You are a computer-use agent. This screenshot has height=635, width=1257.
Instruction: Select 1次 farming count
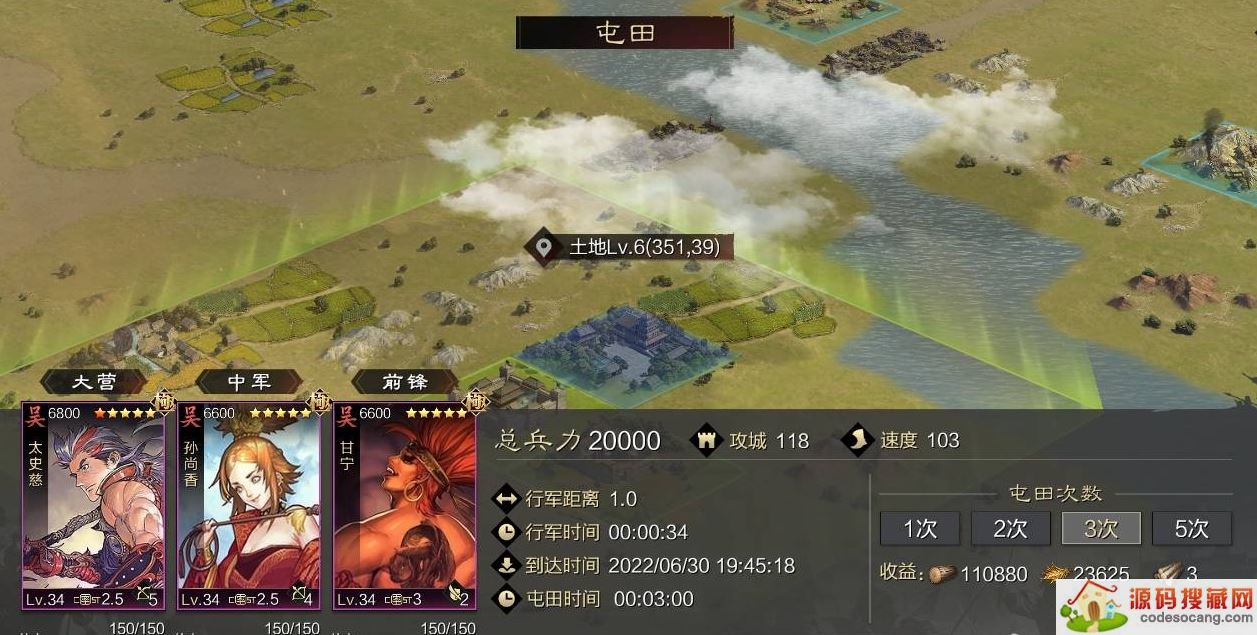[919, 528]
